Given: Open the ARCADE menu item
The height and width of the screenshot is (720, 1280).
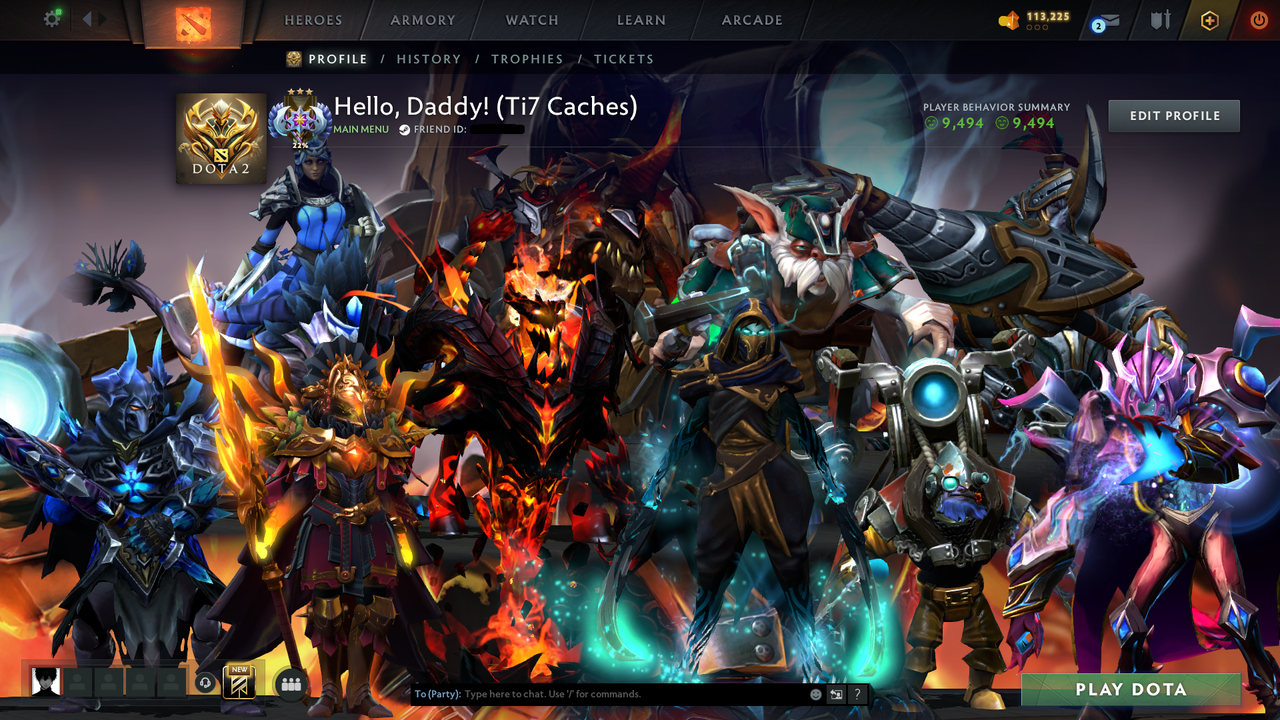Looking at the screenshot, I should point(751,20).
